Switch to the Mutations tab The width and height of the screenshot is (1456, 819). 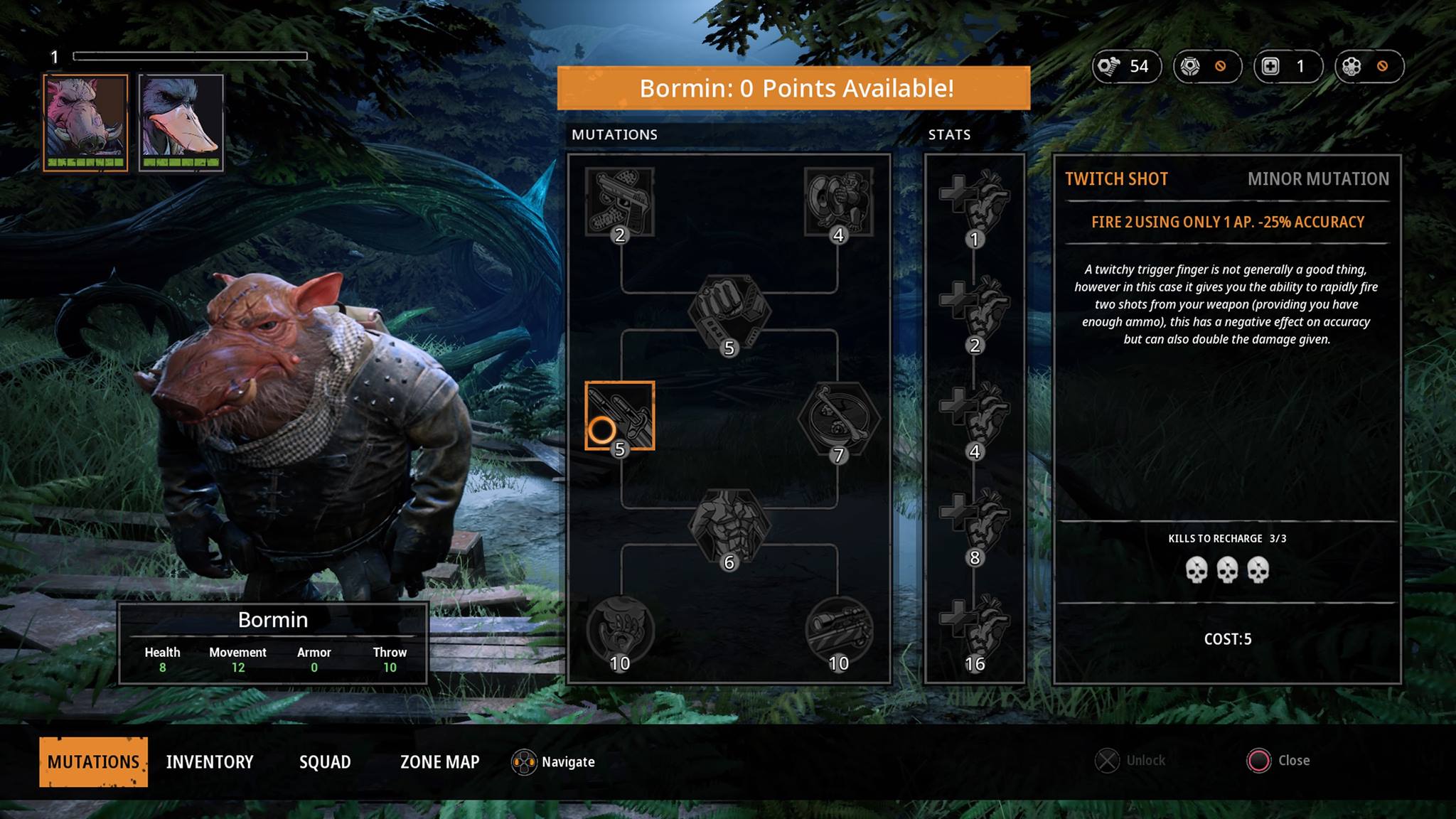[93, 761]
